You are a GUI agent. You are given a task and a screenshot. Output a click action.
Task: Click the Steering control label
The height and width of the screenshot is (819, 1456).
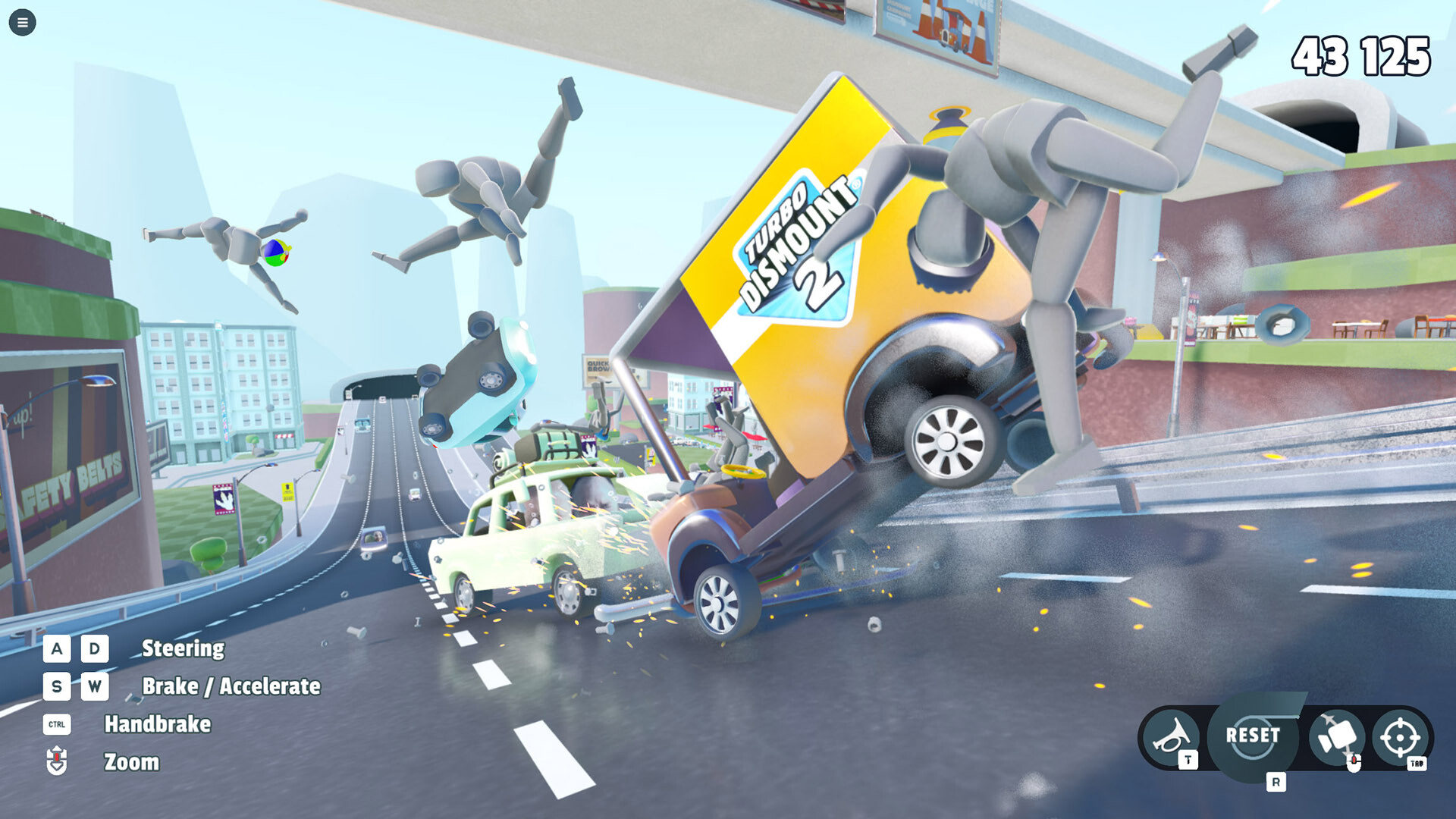pos(183,649)
